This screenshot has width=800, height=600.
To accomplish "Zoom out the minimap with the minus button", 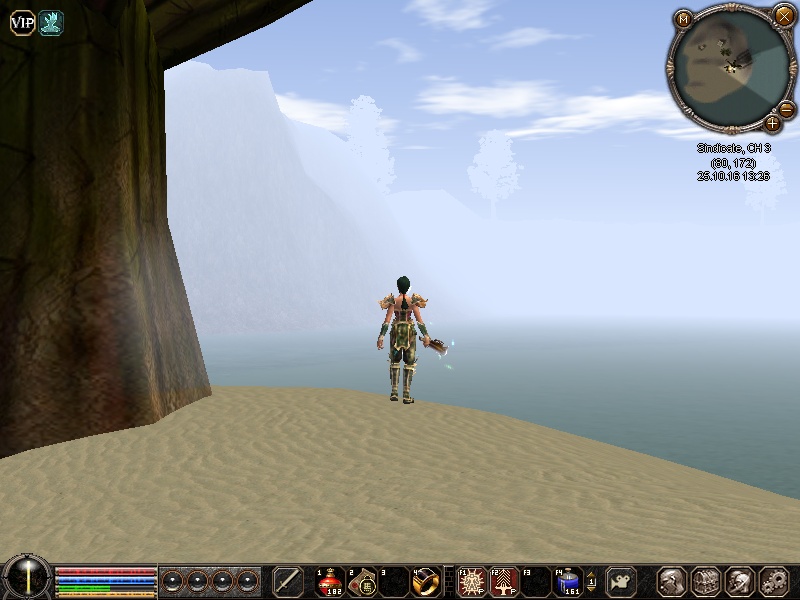I will 786,108.
